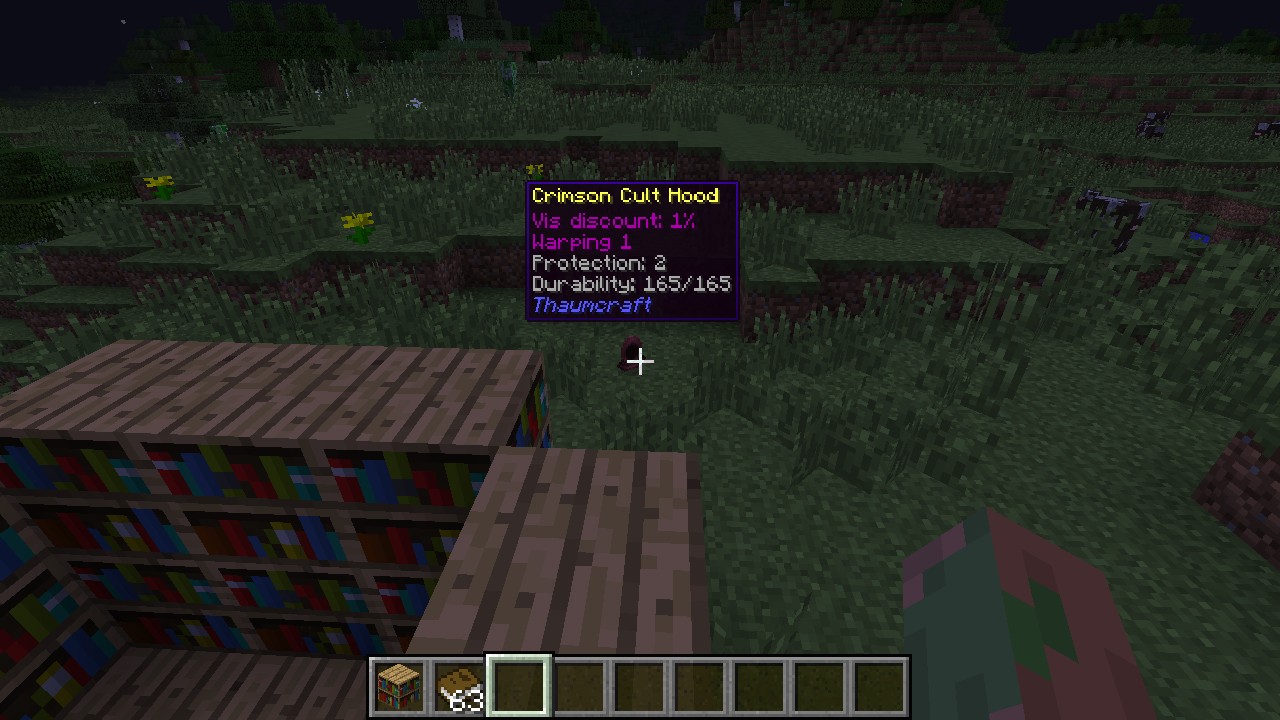Select the book stack of 63
Viewport: 1280px width, 720px height.
(460, 687)
